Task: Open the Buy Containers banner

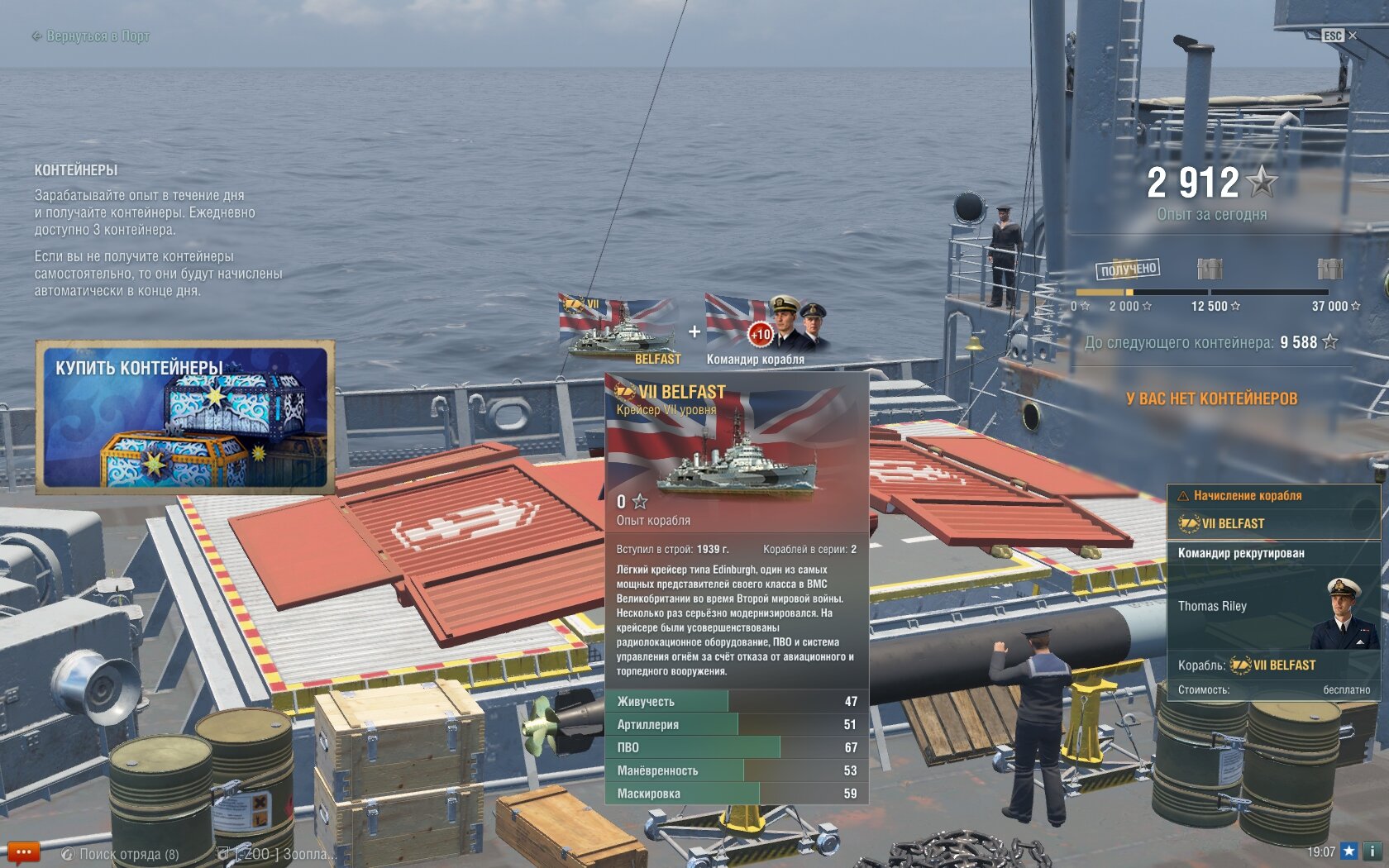Action: tap(185, 417)
